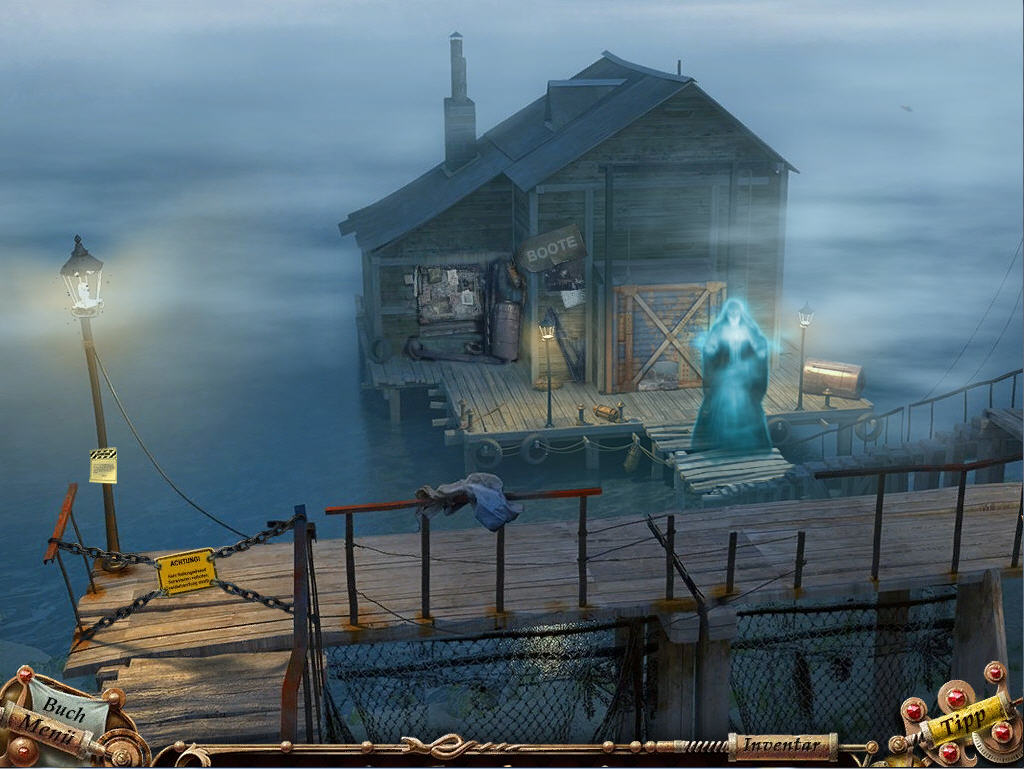Viewport: 1024px width, 769px height.
Task: Expand the Inventar bar
Action: [781, 744]
